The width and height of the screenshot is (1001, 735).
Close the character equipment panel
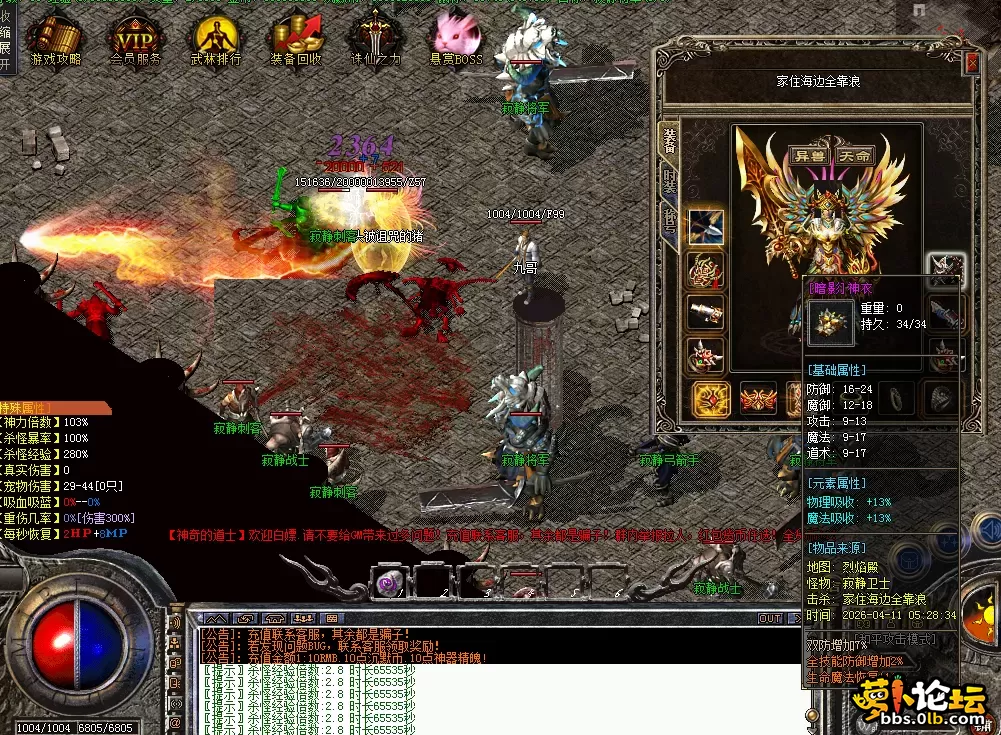click(x=972, y=63)
